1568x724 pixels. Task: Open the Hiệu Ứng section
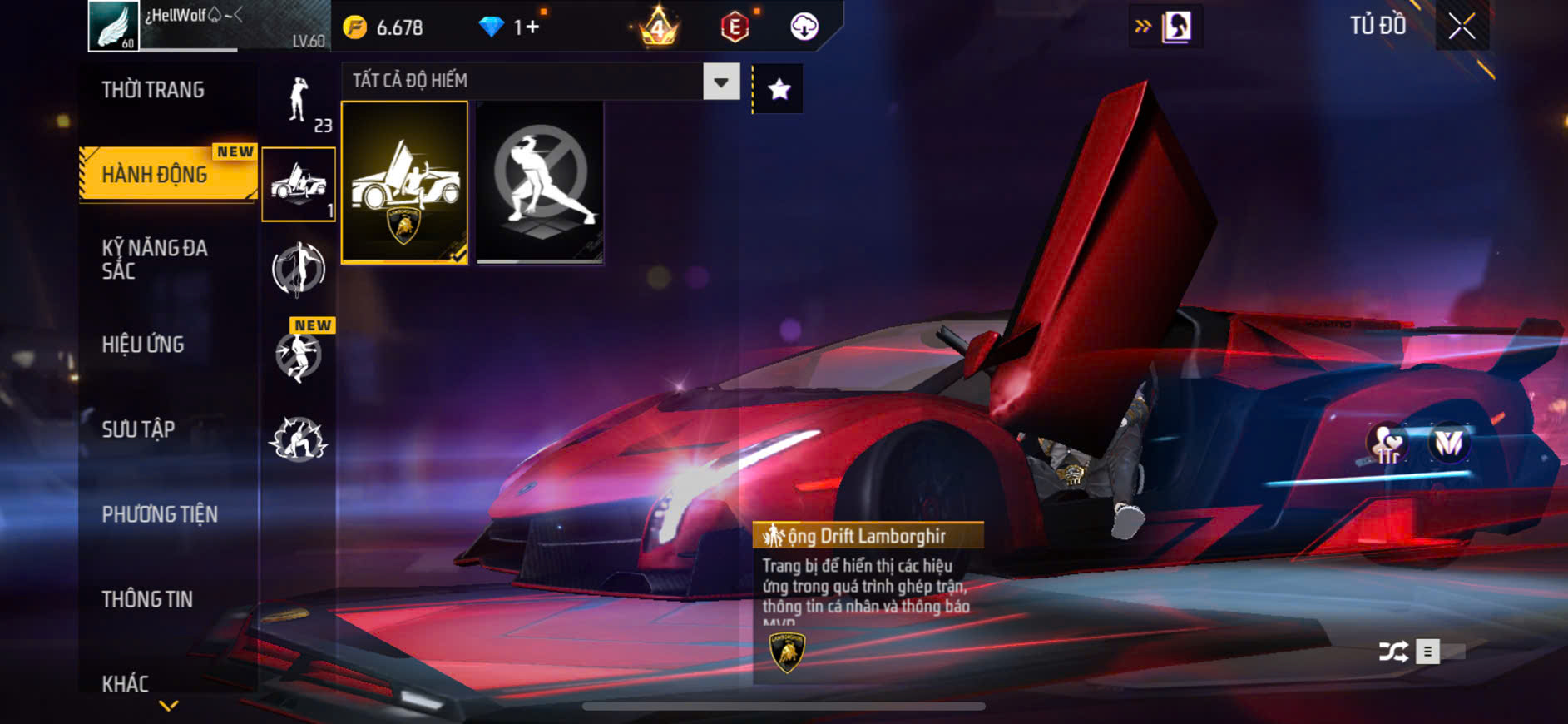(143, 345)
